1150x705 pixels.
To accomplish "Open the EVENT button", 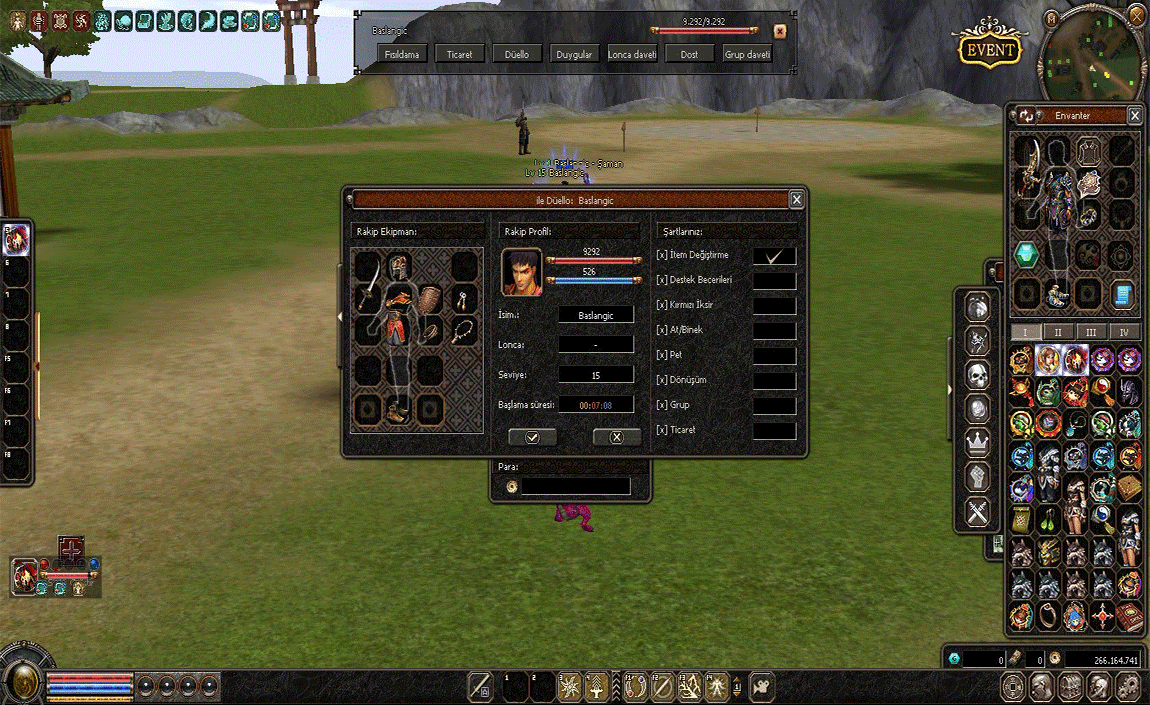I will coord(989,50).
